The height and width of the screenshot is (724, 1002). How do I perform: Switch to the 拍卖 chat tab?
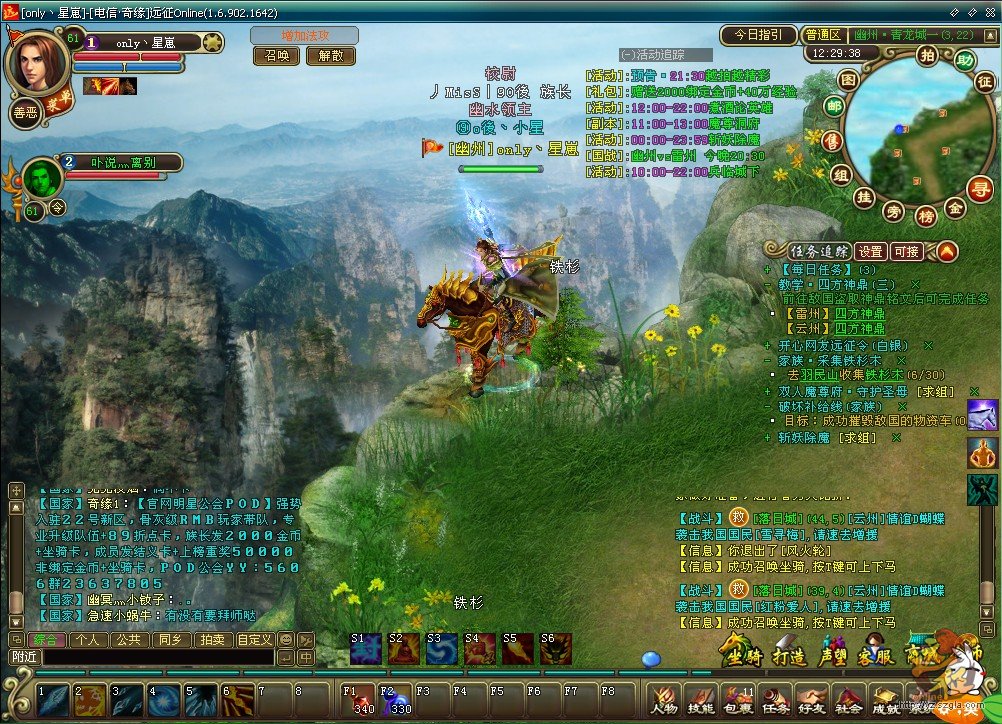(211, 640)
